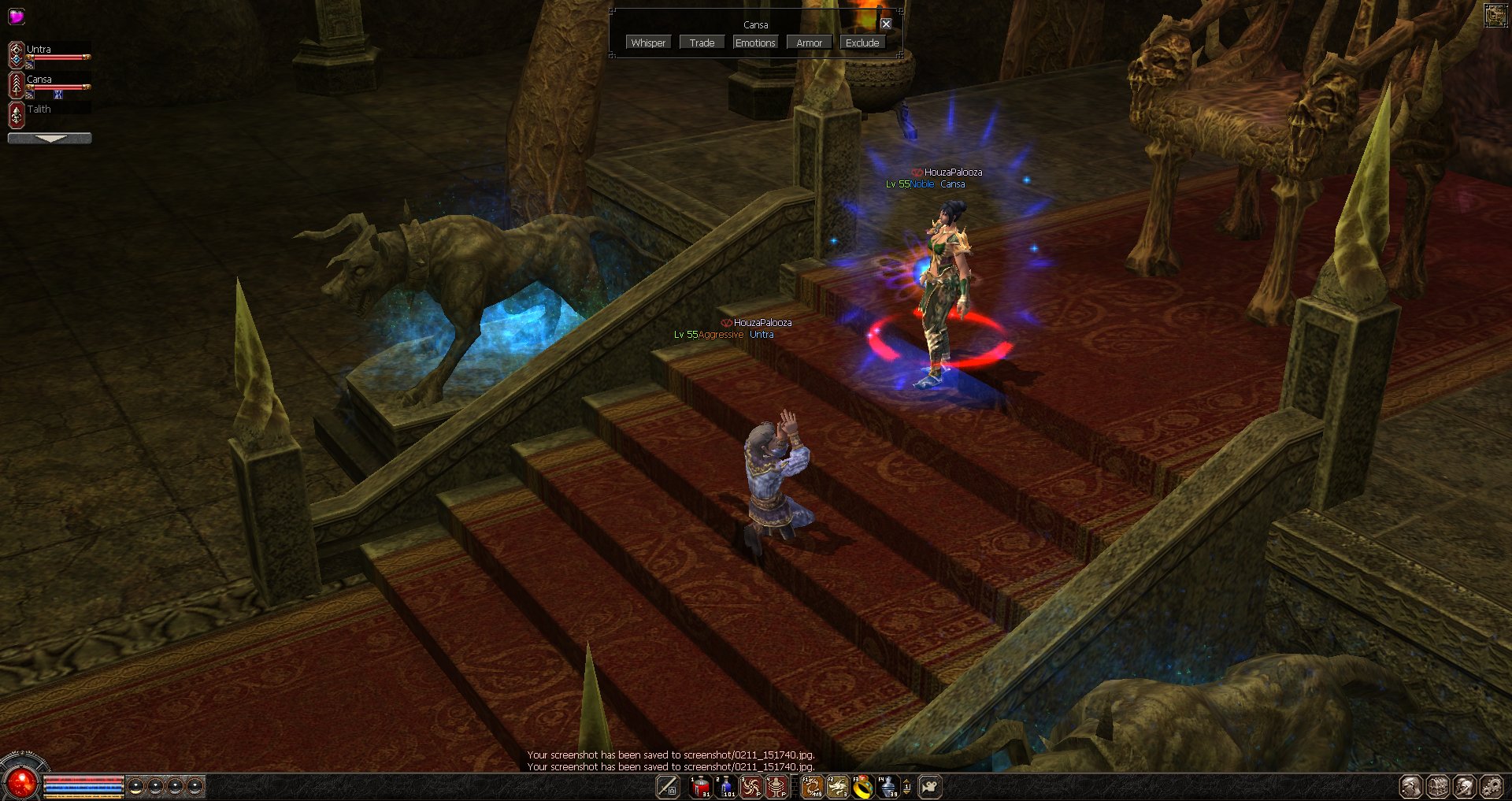Select party member Untra

tap(39, 50)
